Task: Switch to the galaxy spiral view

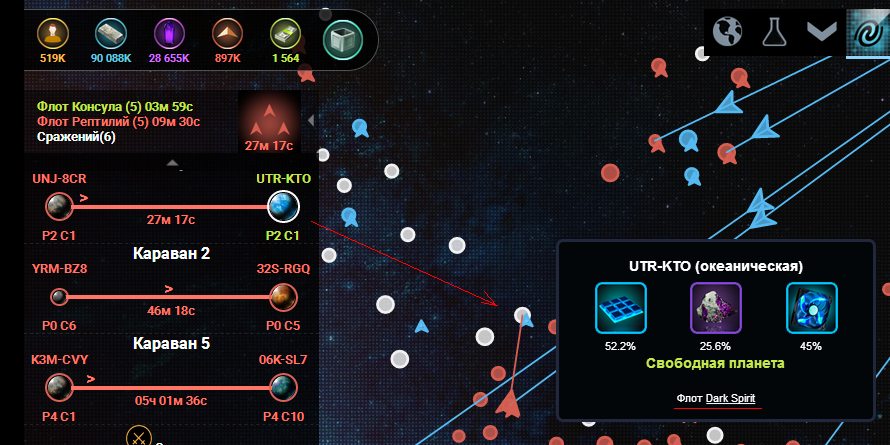Action: click(x=867, y=31)
